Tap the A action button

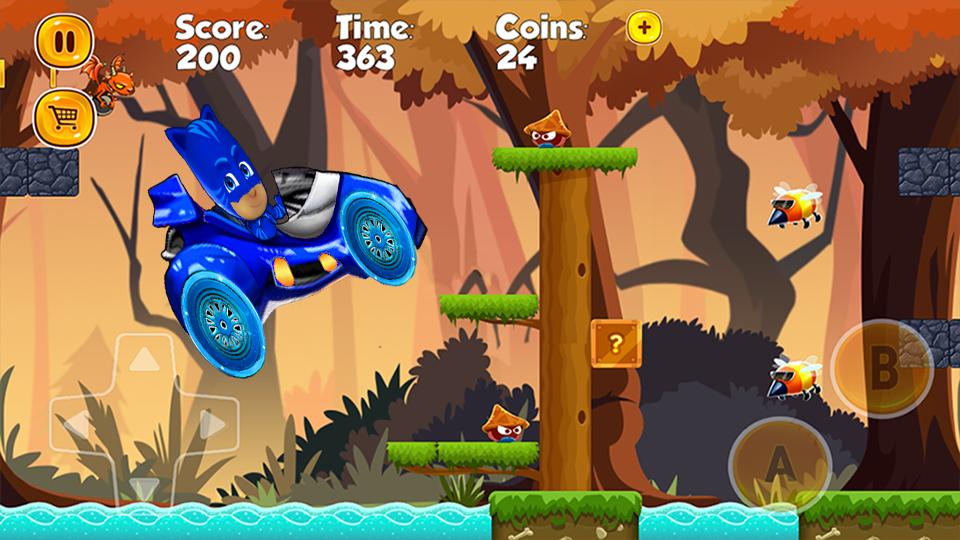[x=780, y=464]
